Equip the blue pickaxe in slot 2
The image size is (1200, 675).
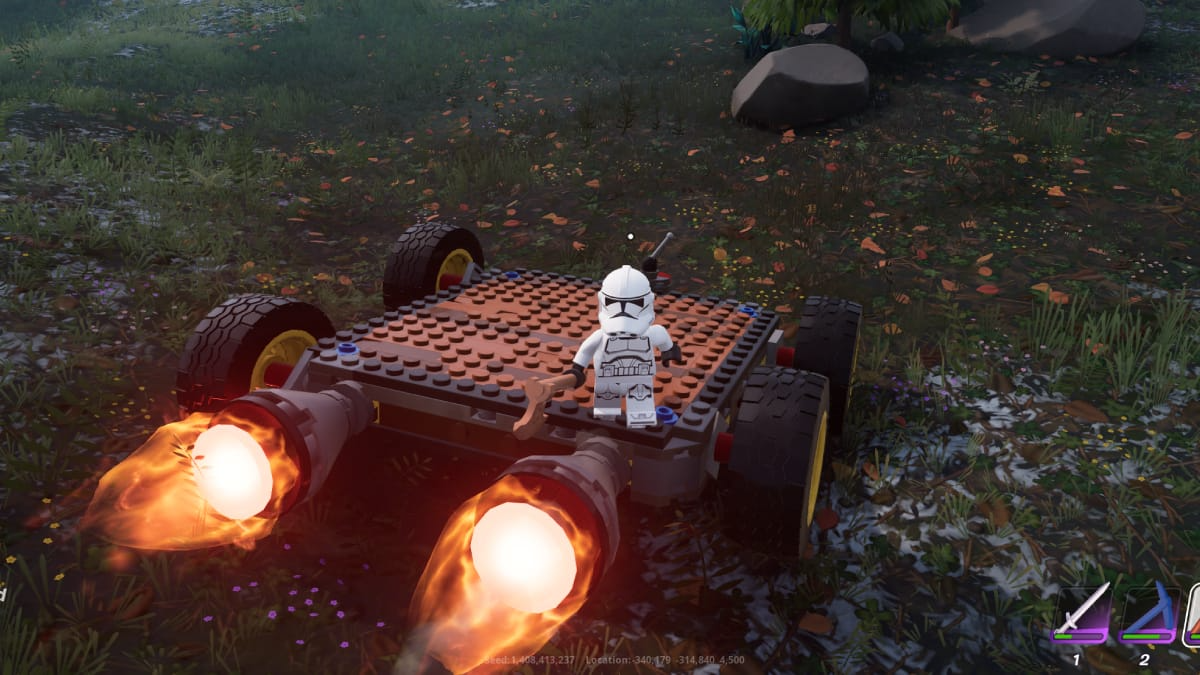(x=1148, y=611)
